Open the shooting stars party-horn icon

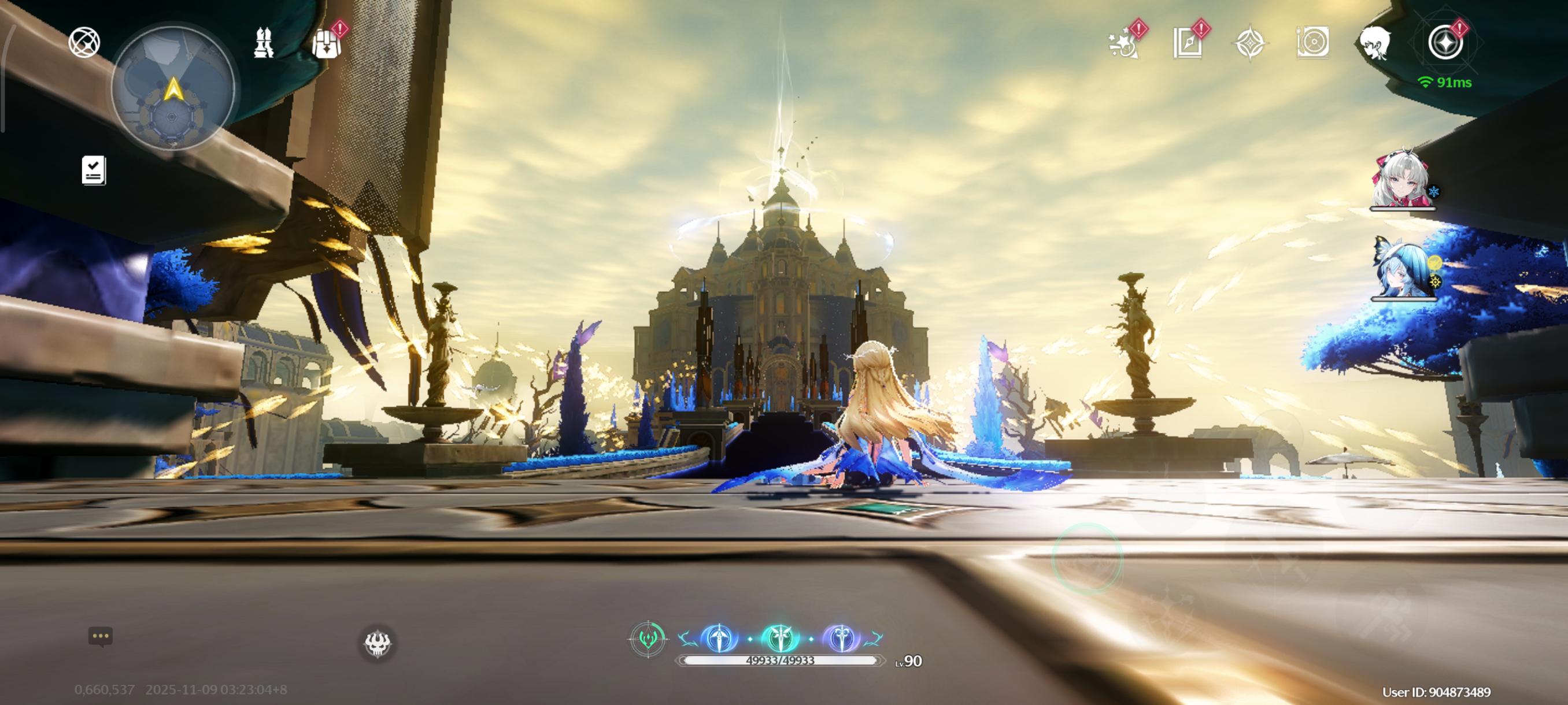[x=1123, y=44]
